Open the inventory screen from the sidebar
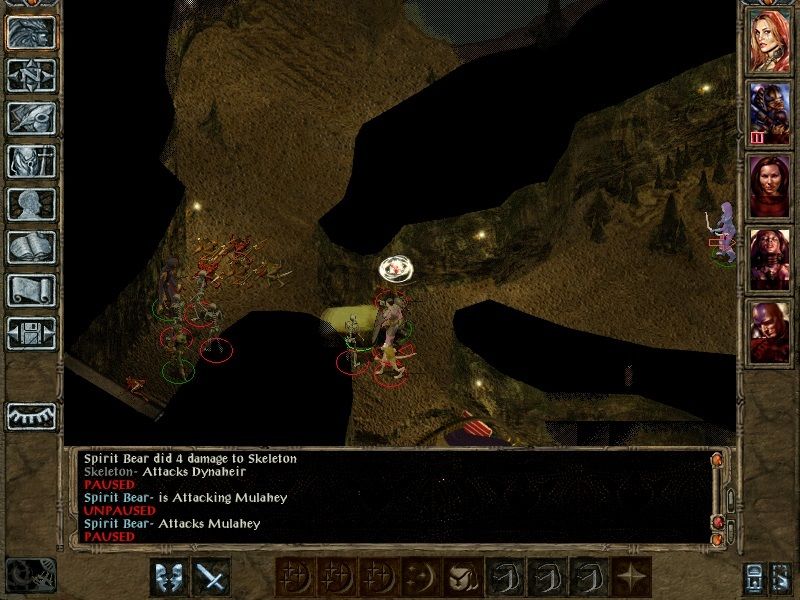Viewport: 800px width, 600px height. [x=31, y=161]
